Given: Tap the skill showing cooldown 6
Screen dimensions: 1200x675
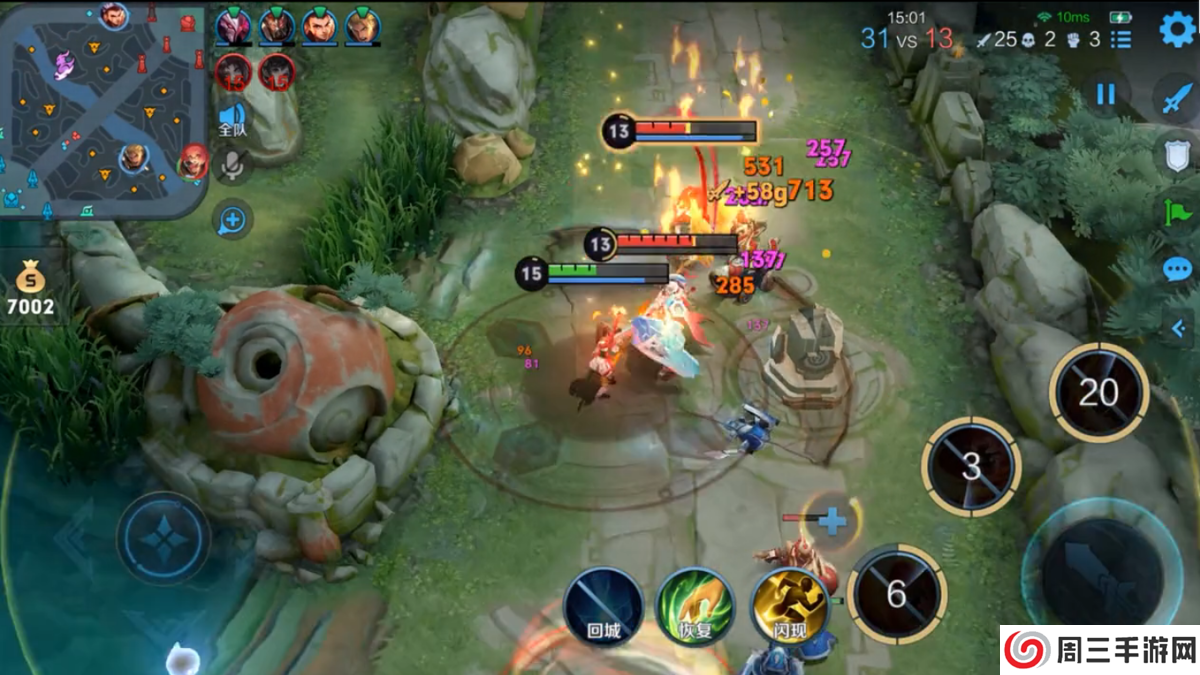Looking at the screenshot, I should pyautogui.click(x=896, y=594).
